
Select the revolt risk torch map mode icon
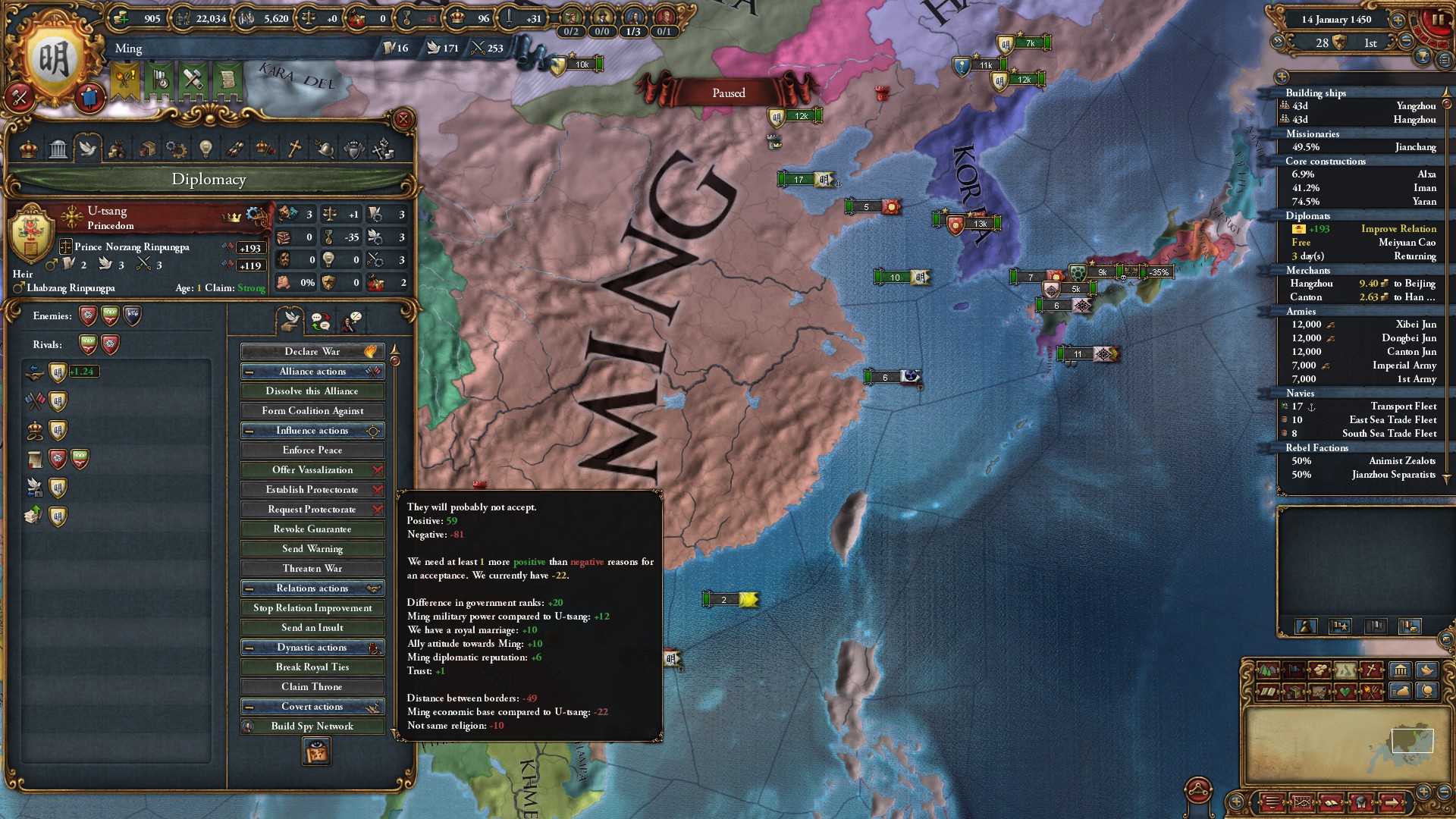pos(1373,692)
